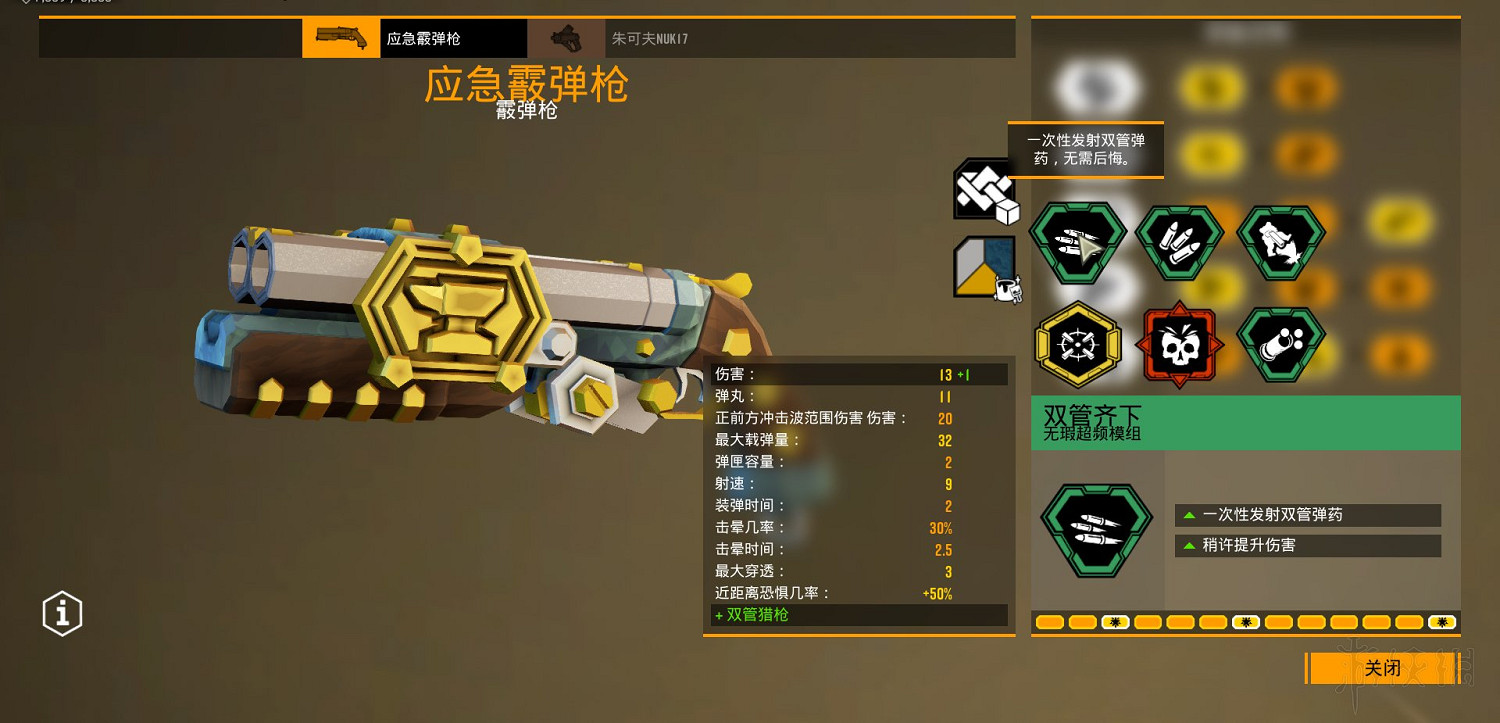Click the info icon in bottom-left corner
The height and width of the screenshot is (723, 1500).
[x=62, y=613]
